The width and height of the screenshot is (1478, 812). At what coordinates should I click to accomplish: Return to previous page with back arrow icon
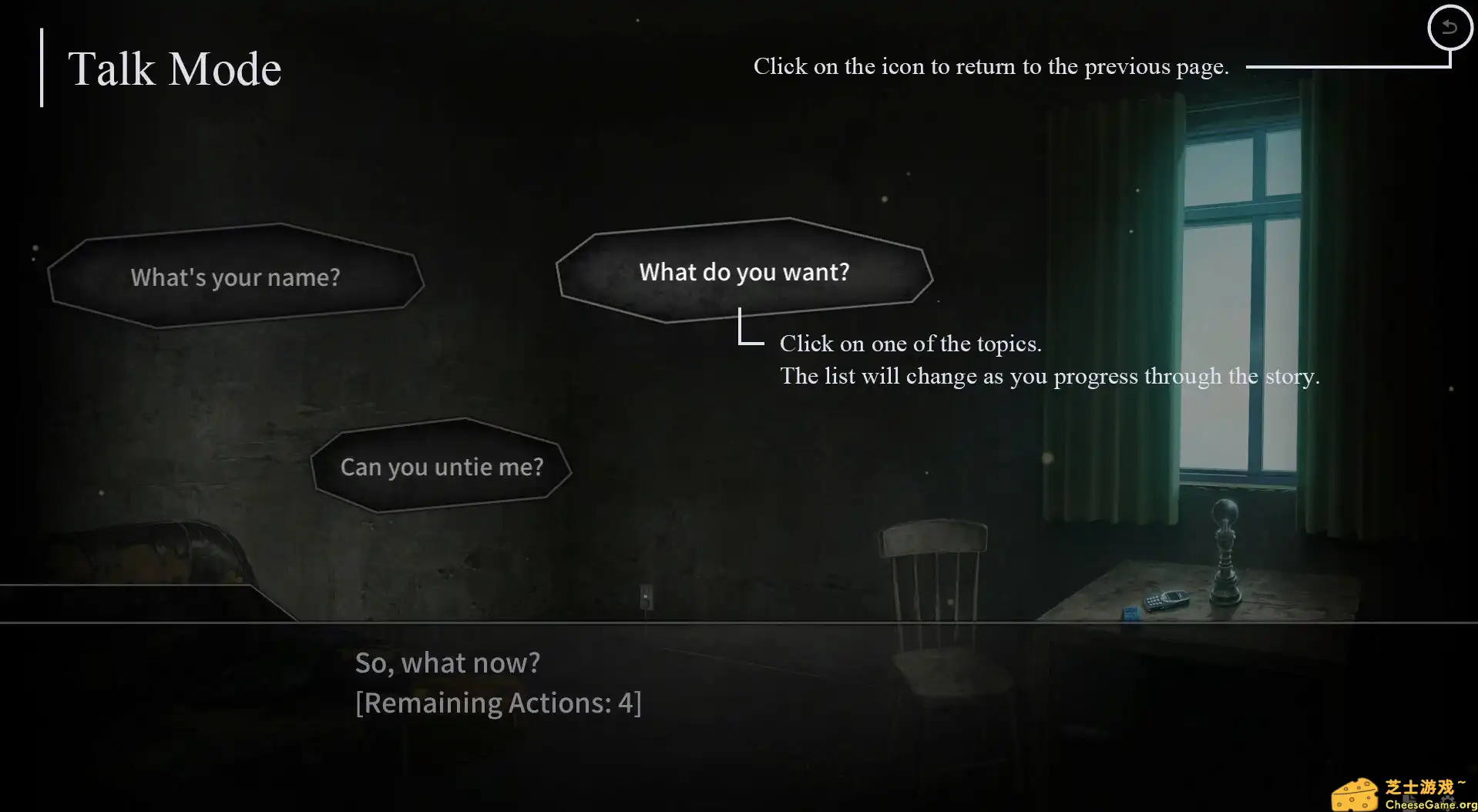(1449, 28)
